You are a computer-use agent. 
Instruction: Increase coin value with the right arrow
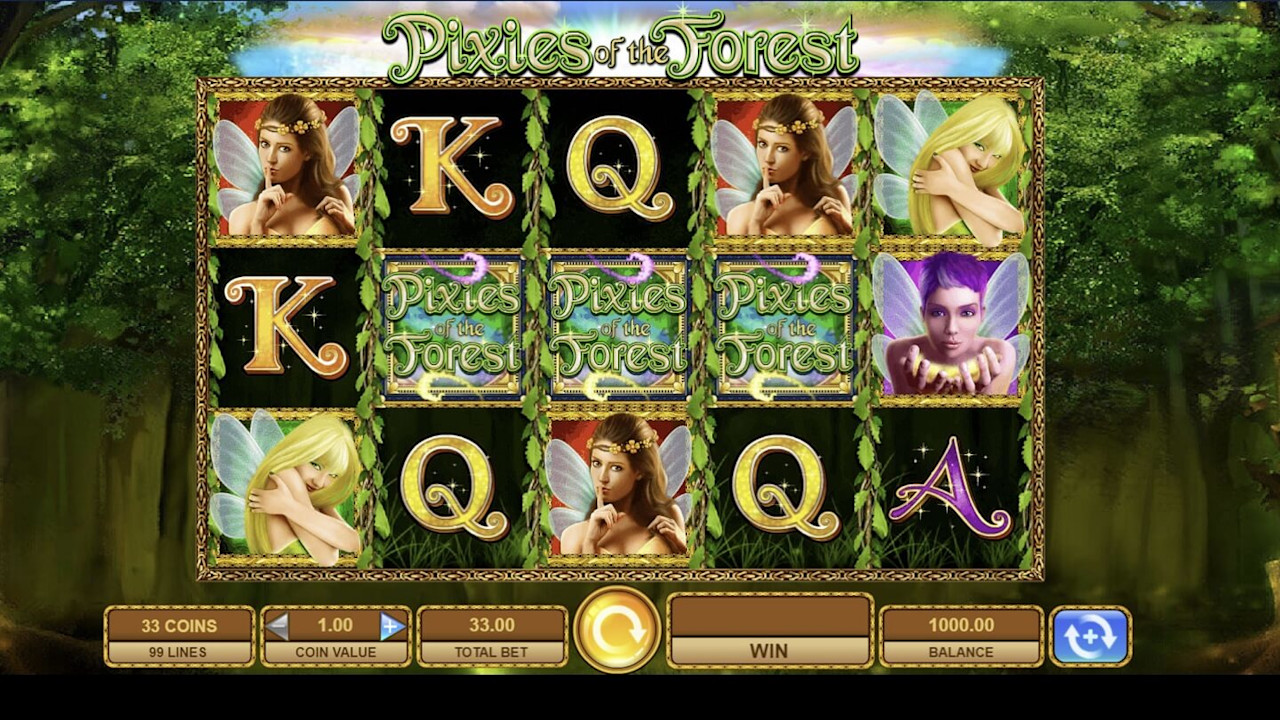[x=393, y=626]
